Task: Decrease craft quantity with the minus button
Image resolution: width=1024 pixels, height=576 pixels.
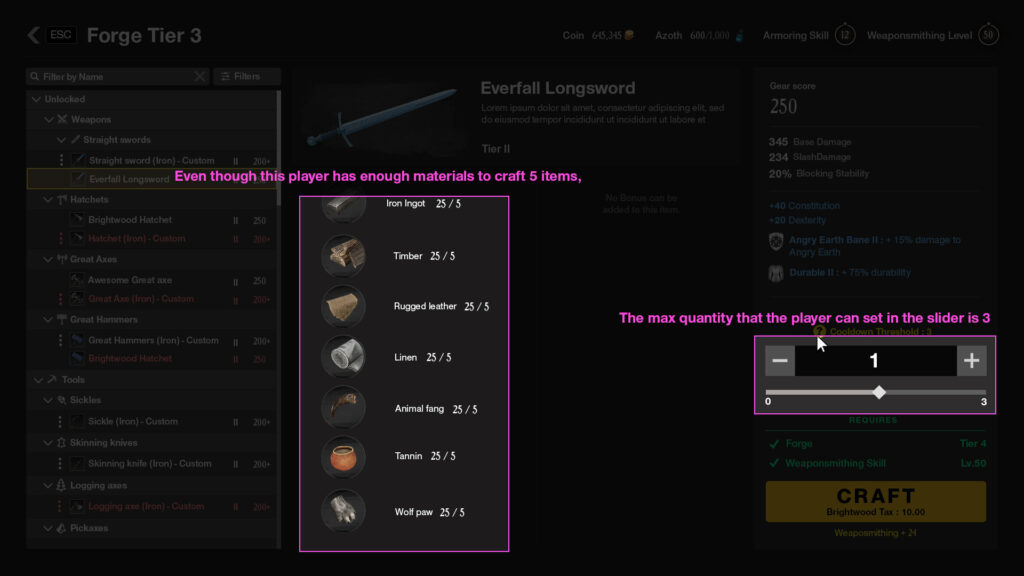Action: pyautogui.click(x=781, y=361)
